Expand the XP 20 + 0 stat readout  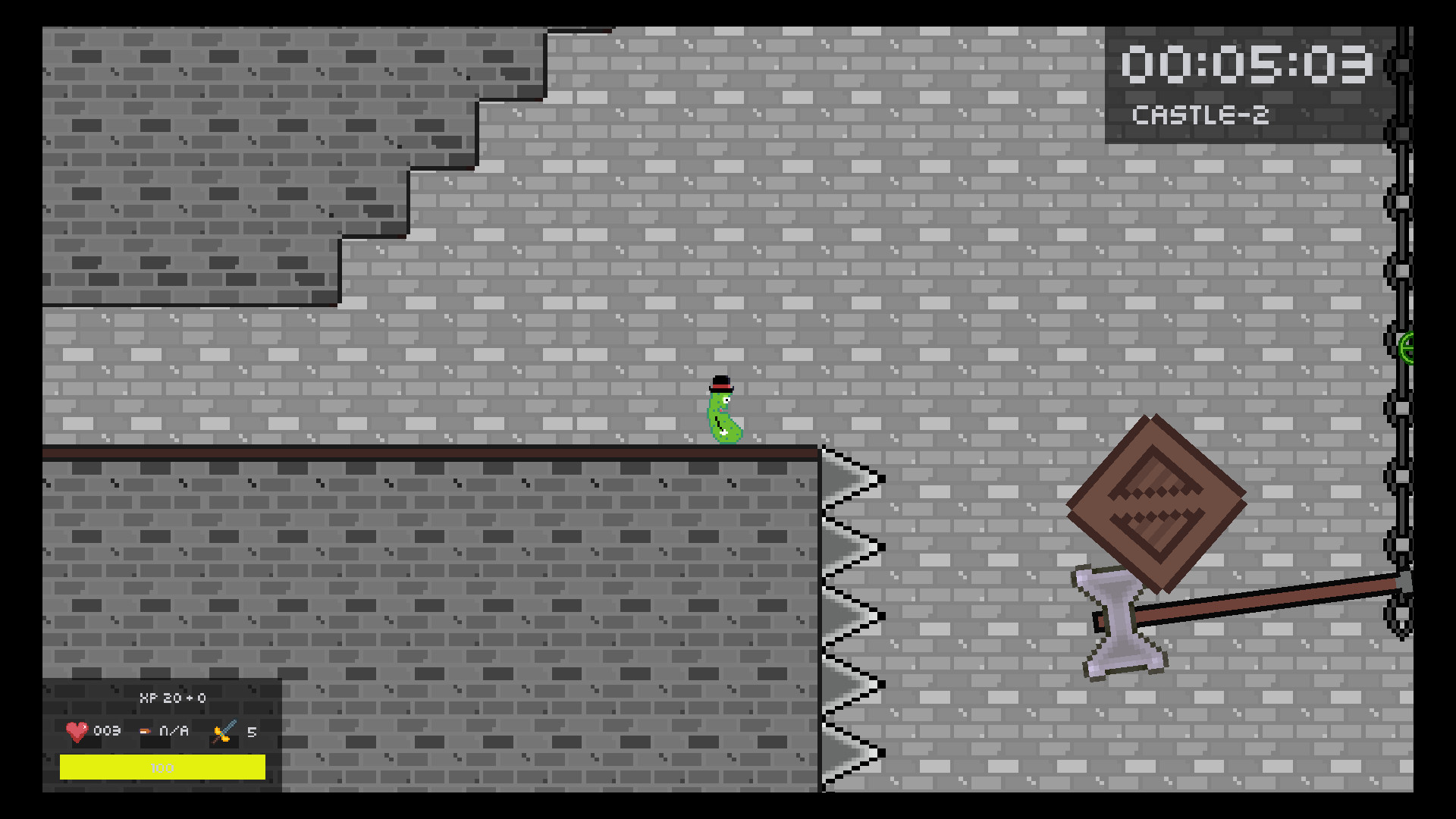pyautogui.click(x=173, y=699)
